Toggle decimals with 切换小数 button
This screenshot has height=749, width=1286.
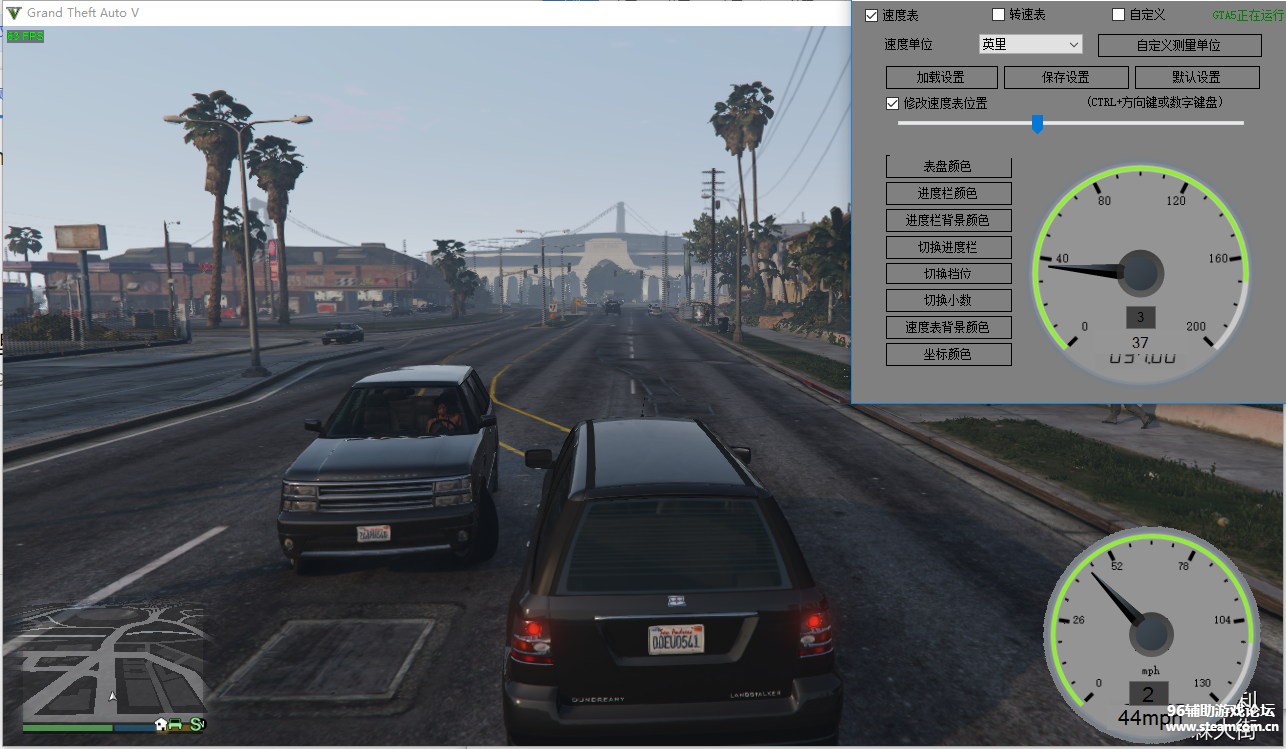[x=948, y=301]
